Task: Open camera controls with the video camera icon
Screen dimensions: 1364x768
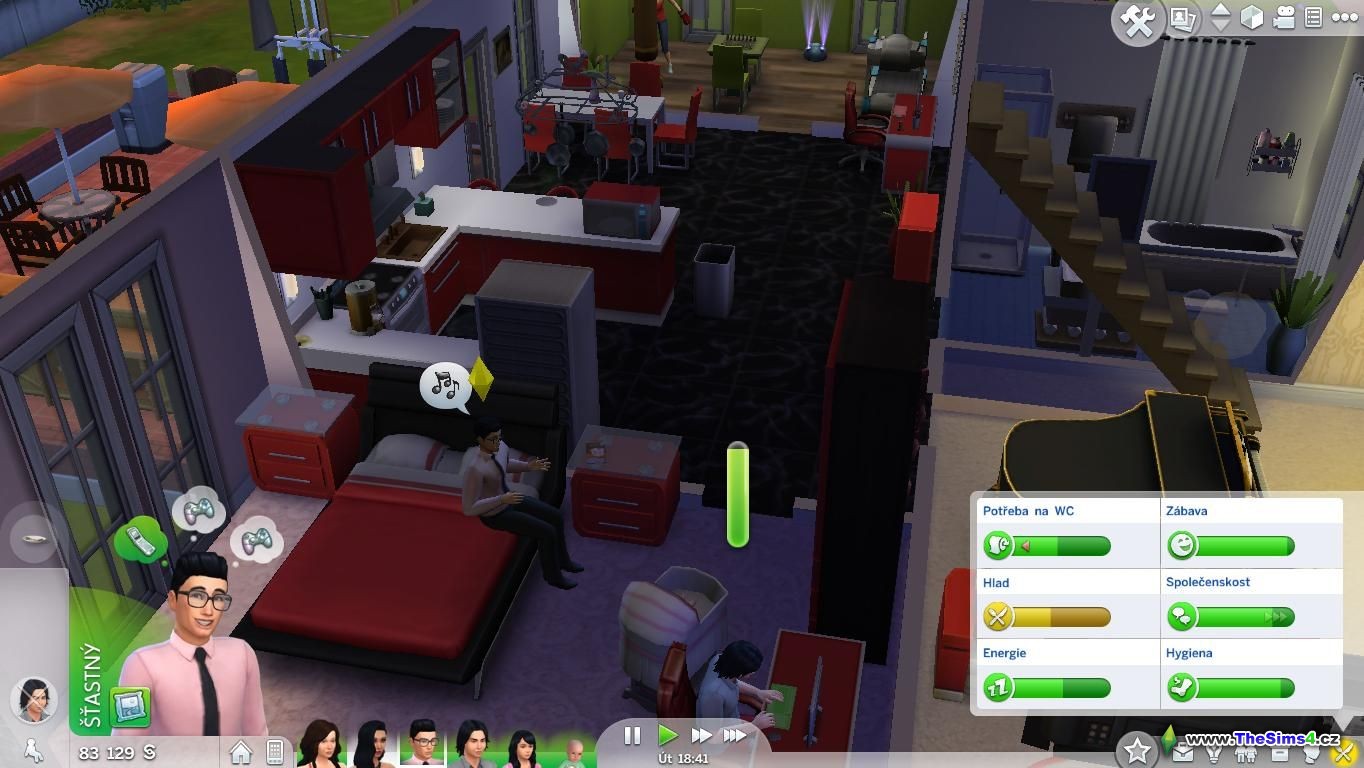Action: coord(1284,18)
